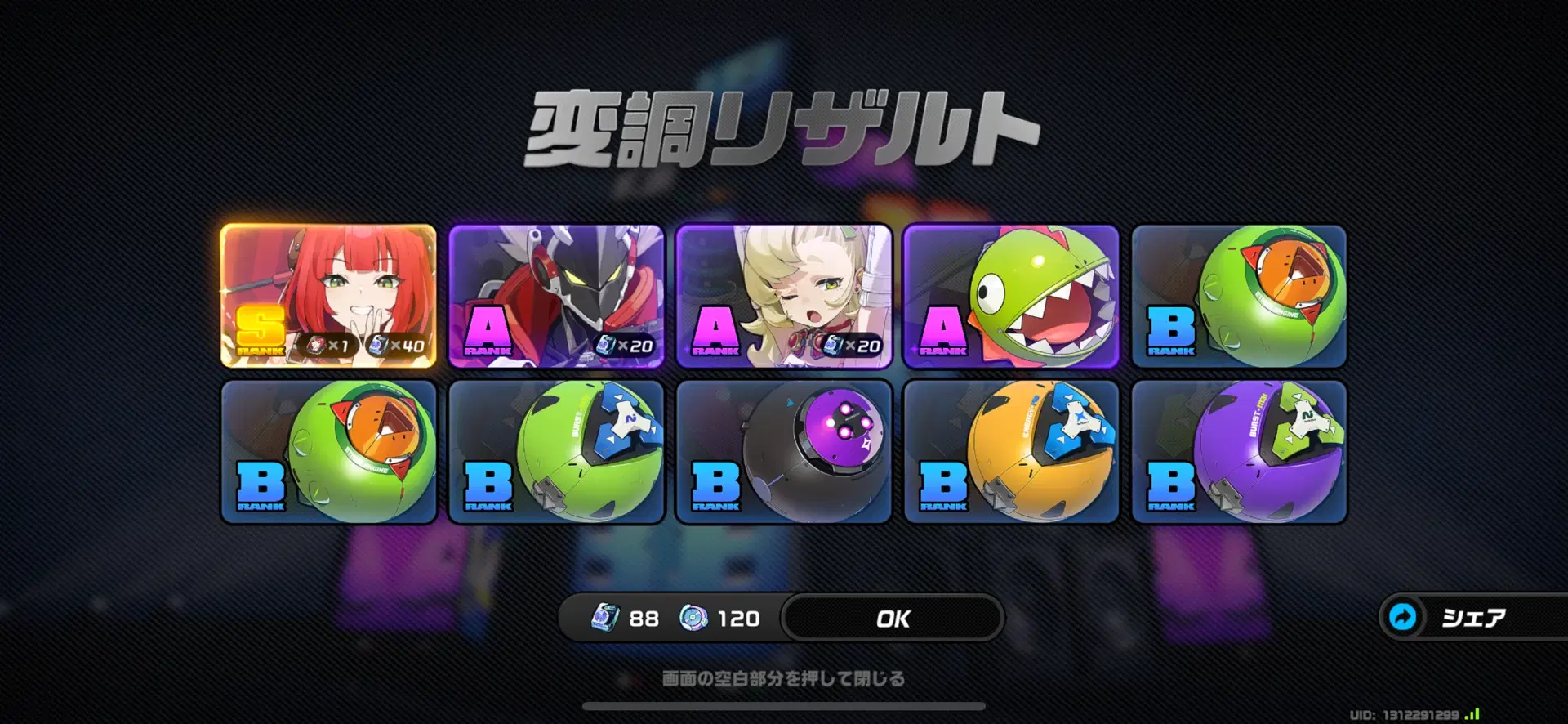Select the orange B-rank ball in bottom row

(1010, 449)
